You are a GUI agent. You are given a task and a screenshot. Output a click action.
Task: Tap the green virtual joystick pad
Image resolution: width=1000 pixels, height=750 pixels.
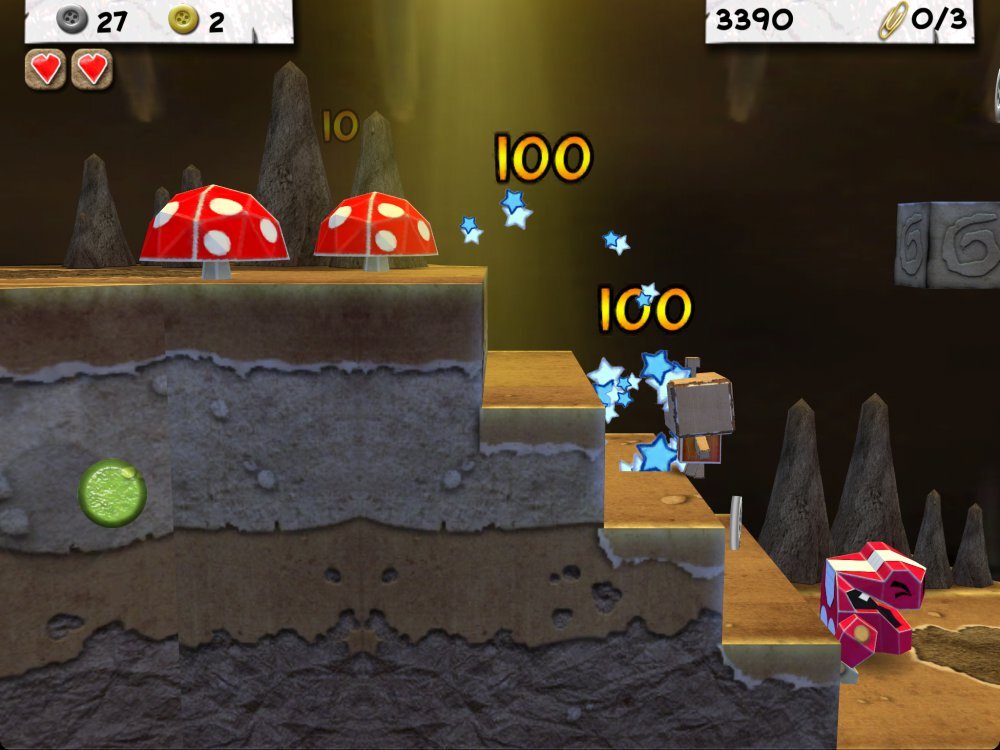[113, 492]
